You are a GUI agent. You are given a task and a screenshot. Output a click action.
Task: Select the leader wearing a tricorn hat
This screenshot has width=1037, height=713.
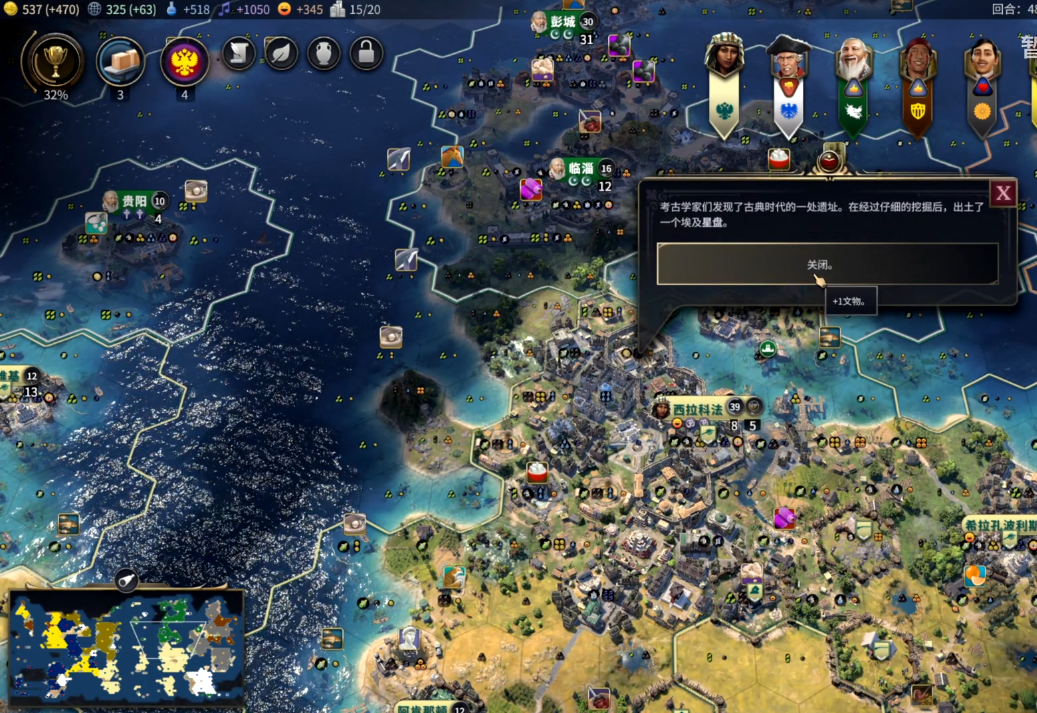click(x=788, y=59)
